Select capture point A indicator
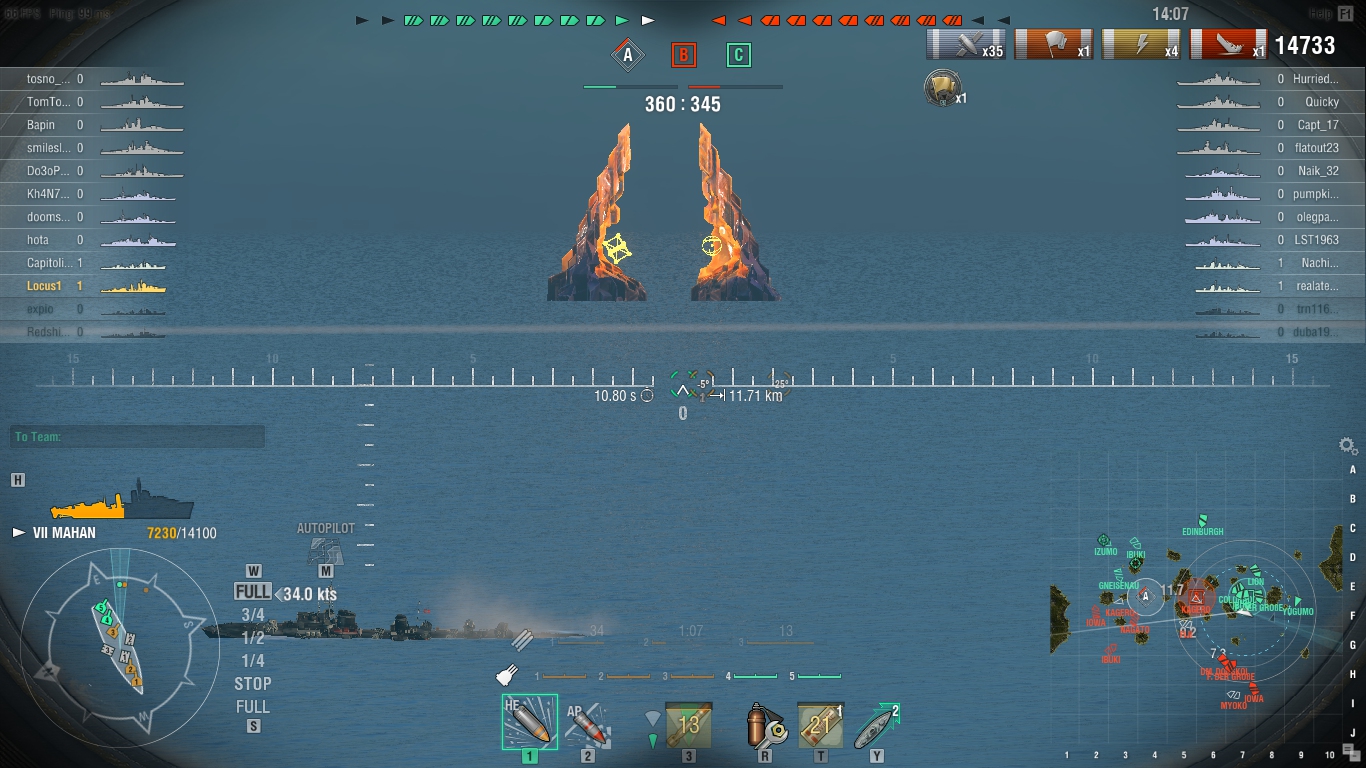The image size is (1366, 768). [x=628, y=55]
